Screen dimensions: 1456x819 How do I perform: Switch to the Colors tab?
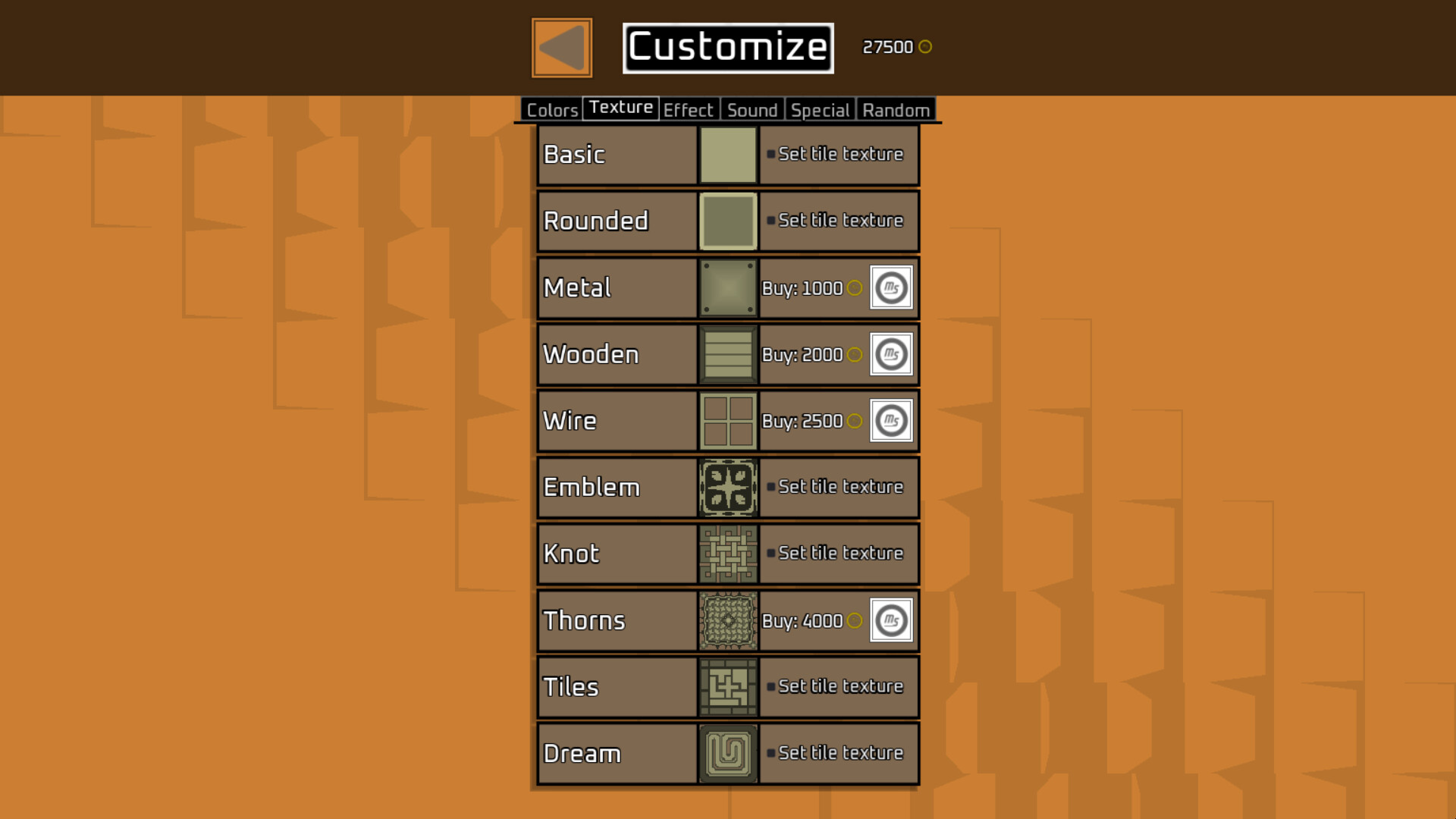(551, 110)
